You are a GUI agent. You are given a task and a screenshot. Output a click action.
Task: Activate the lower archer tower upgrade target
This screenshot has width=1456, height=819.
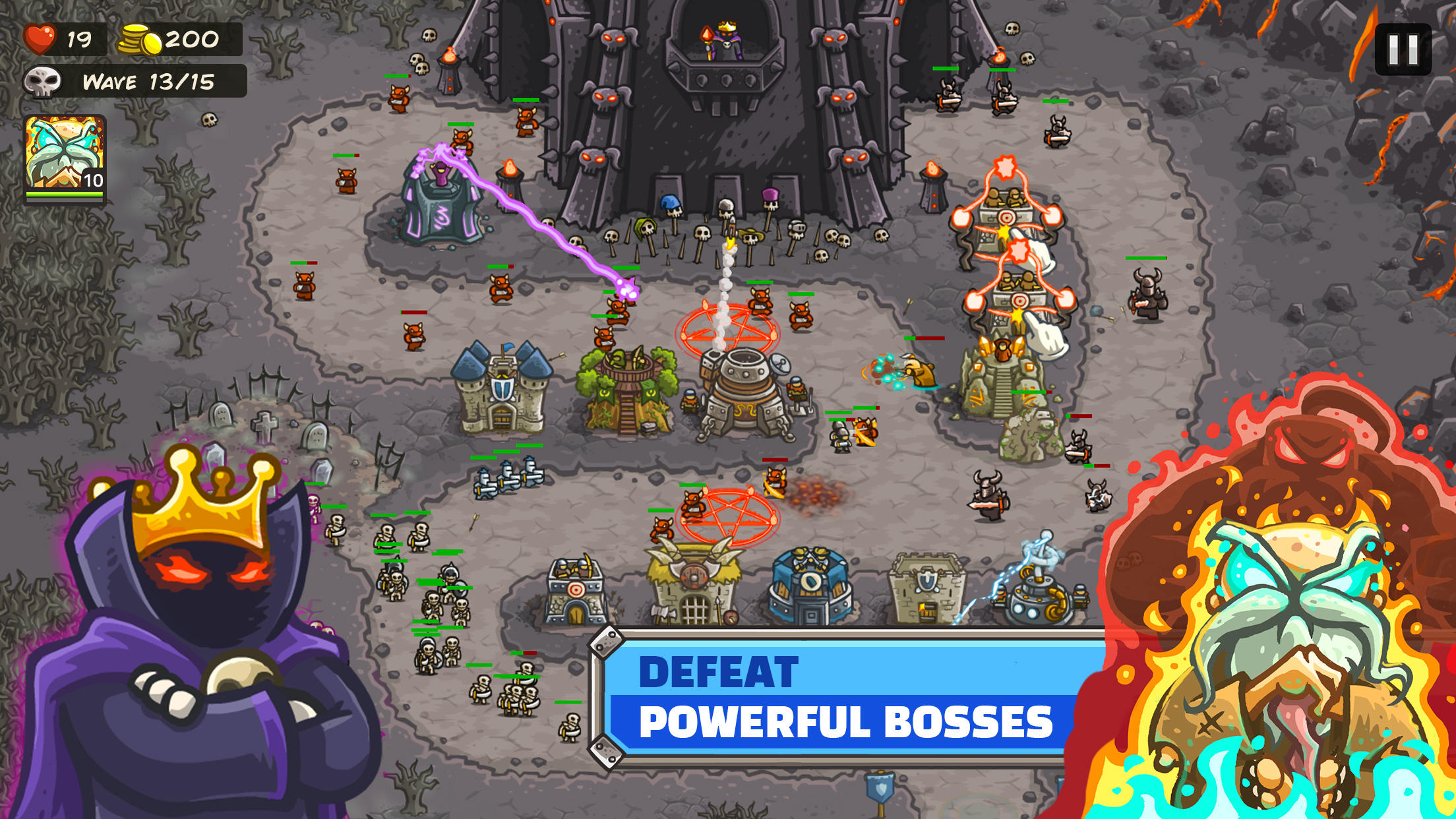click(x=1019, y=301)
